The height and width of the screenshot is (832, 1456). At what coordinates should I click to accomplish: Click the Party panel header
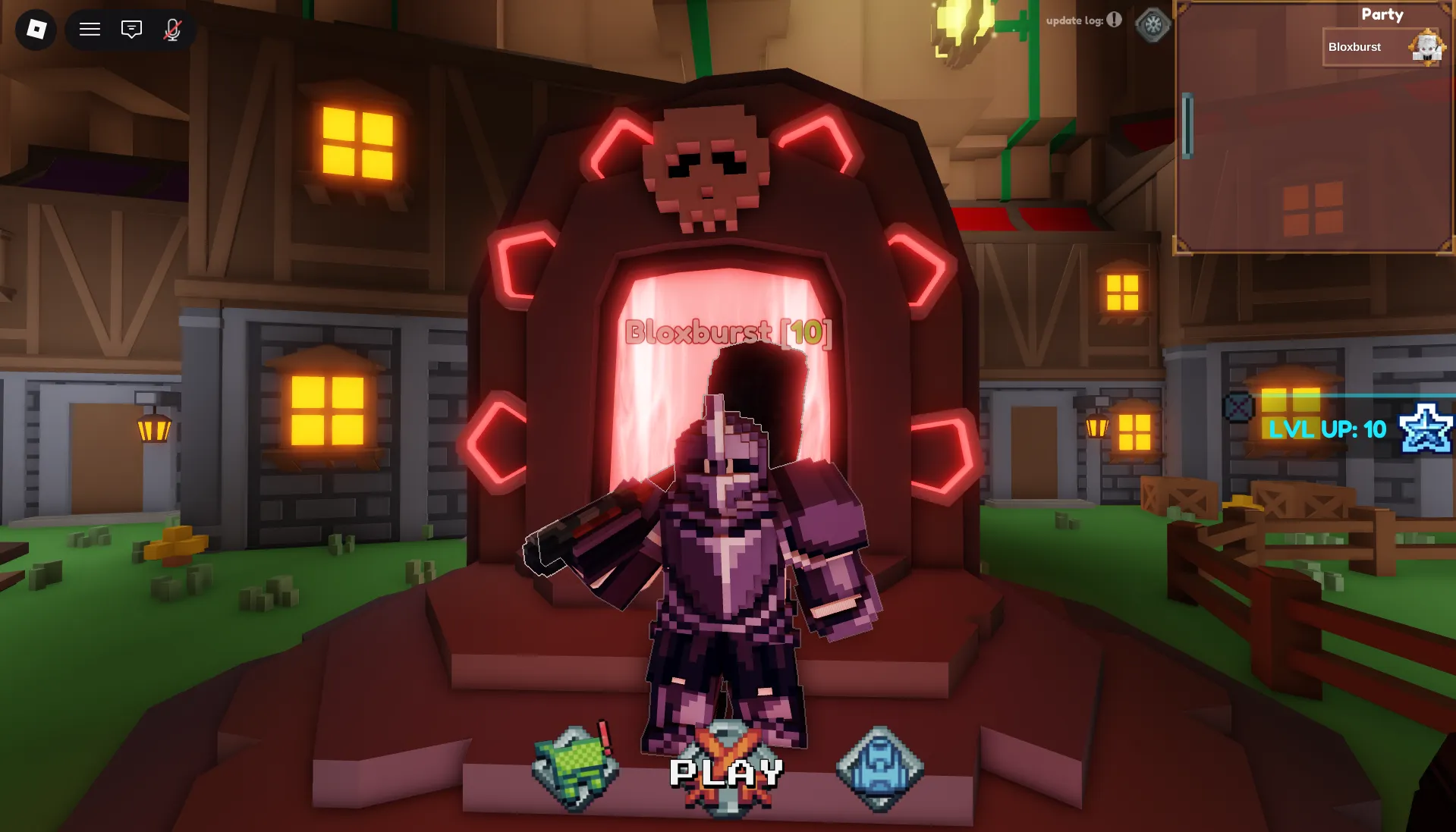click(1382, 14)
